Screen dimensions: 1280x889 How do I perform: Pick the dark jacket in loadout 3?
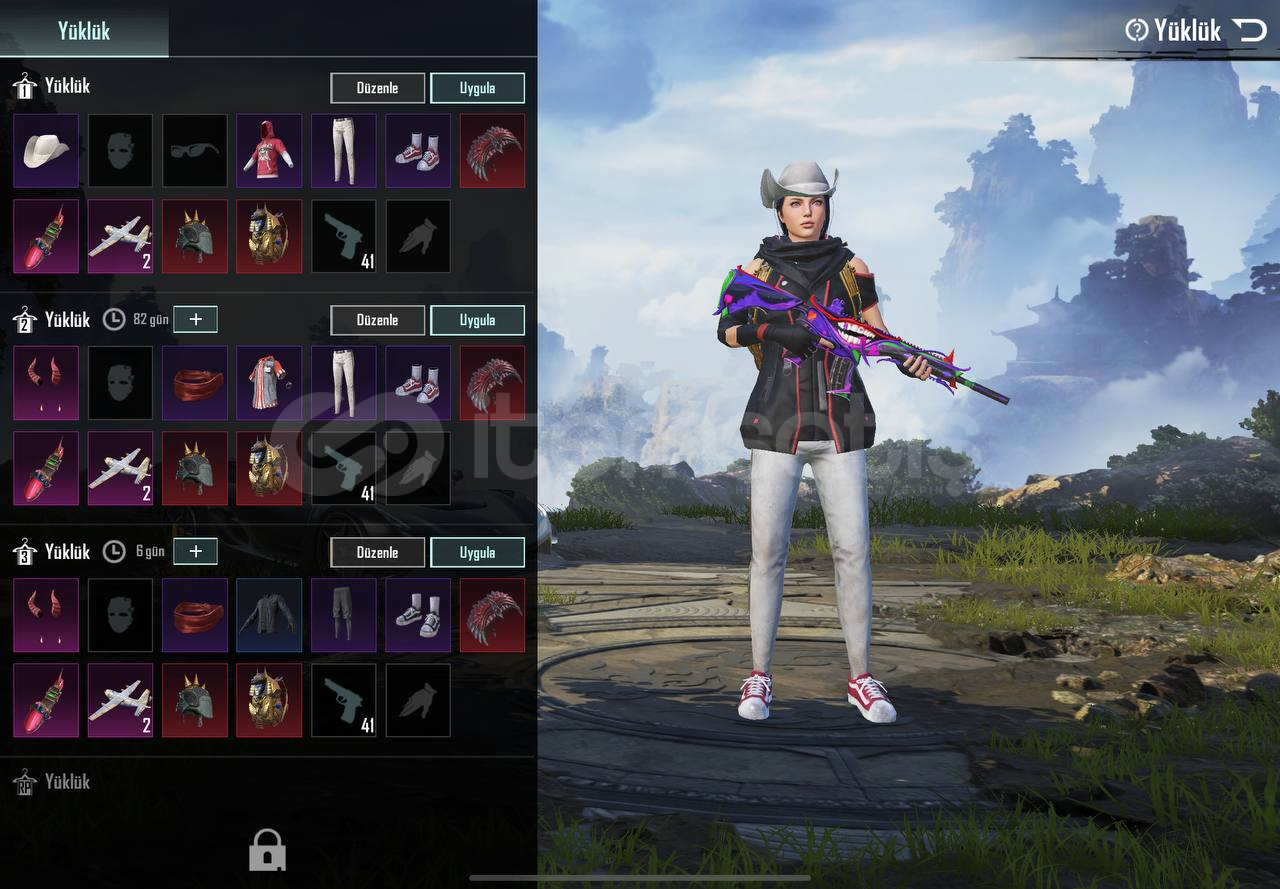click(269, 614)
